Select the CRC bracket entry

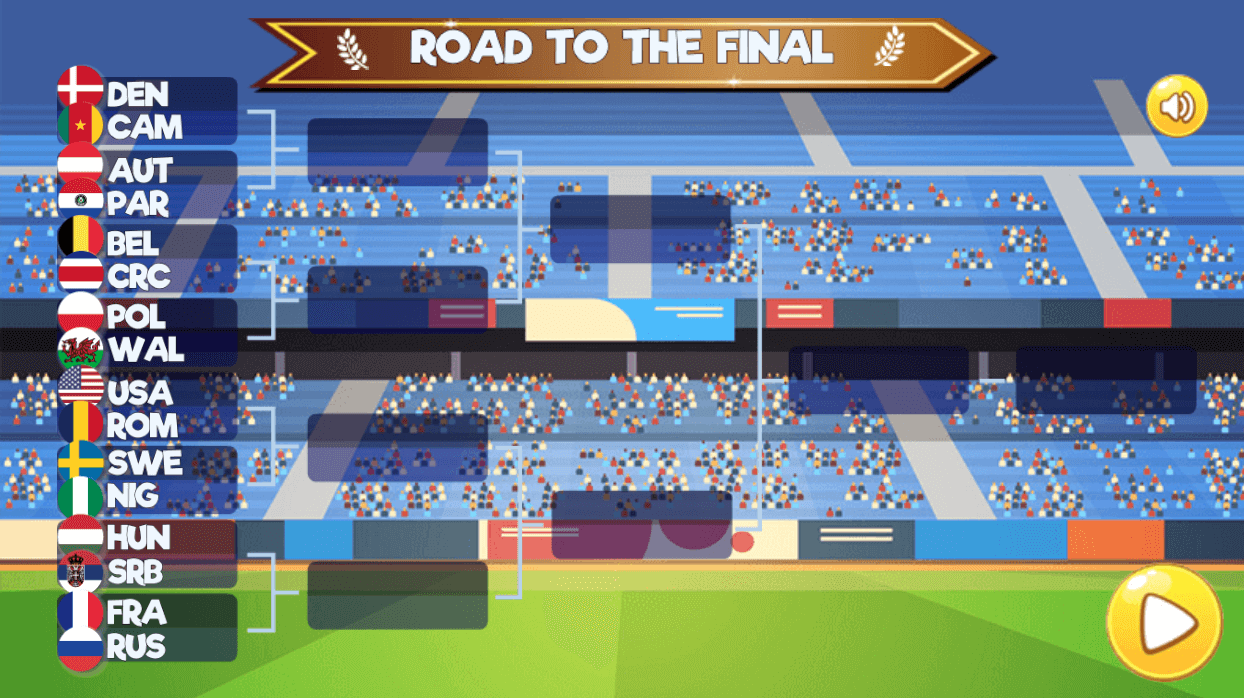pos(147,276)
